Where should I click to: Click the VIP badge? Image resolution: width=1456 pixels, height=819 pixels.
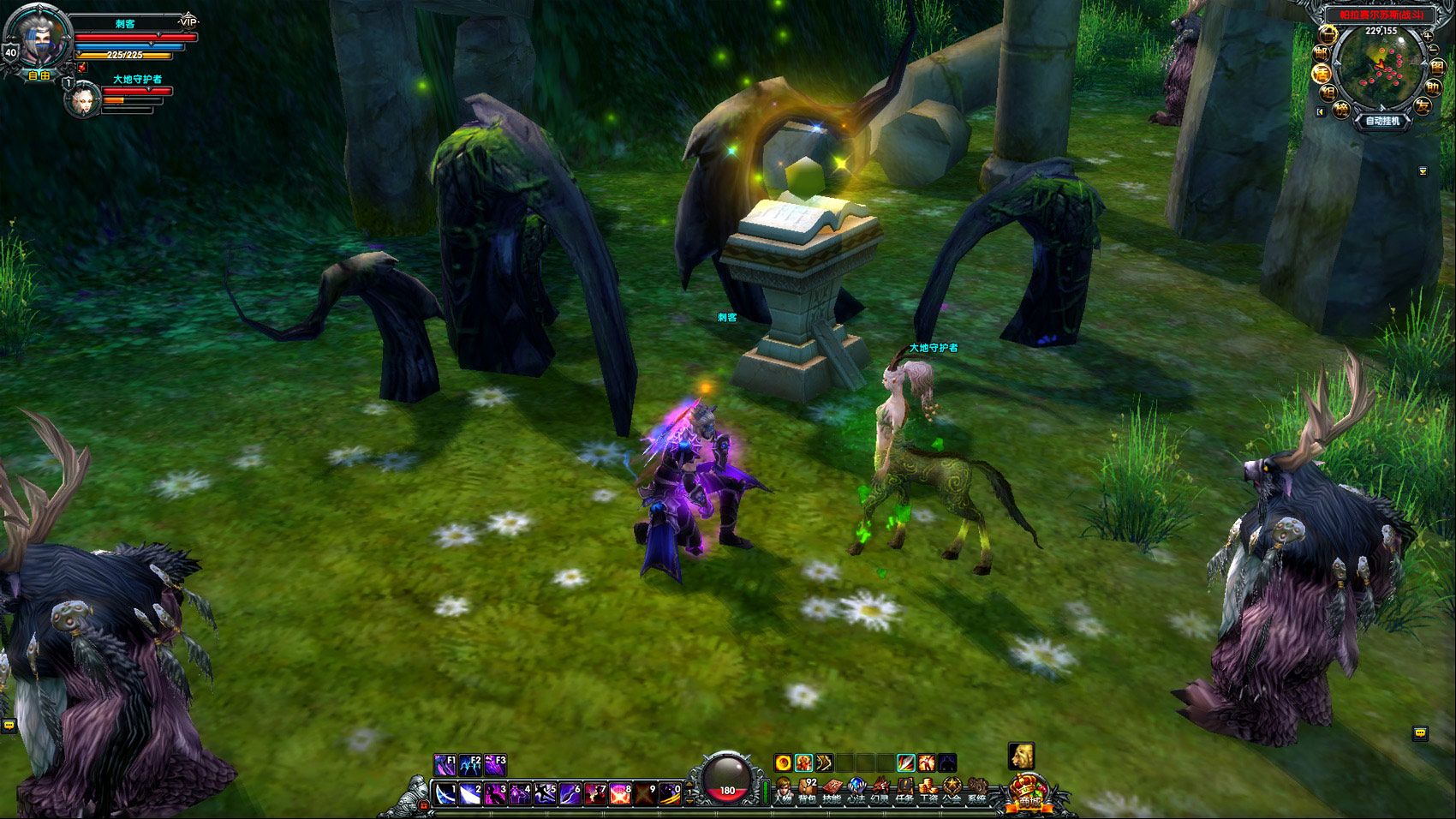pyautogui.click(x=188, y=21)
